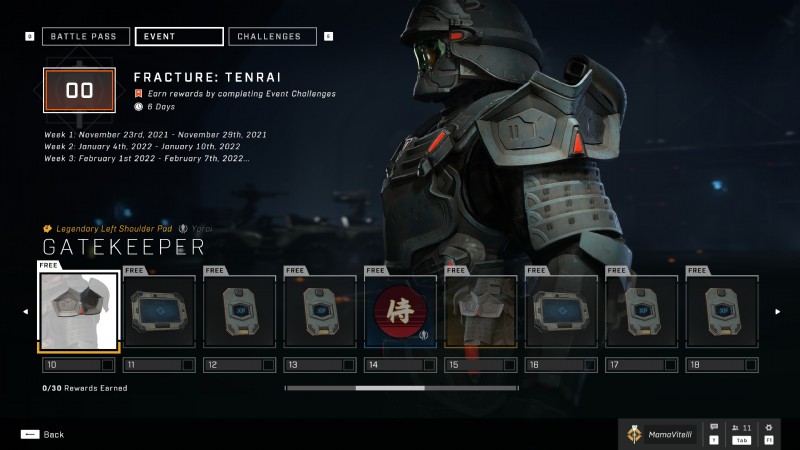Select the tier 18 XP reward tile
This screenshot has width=800, height=450.
tap(722, 312)
